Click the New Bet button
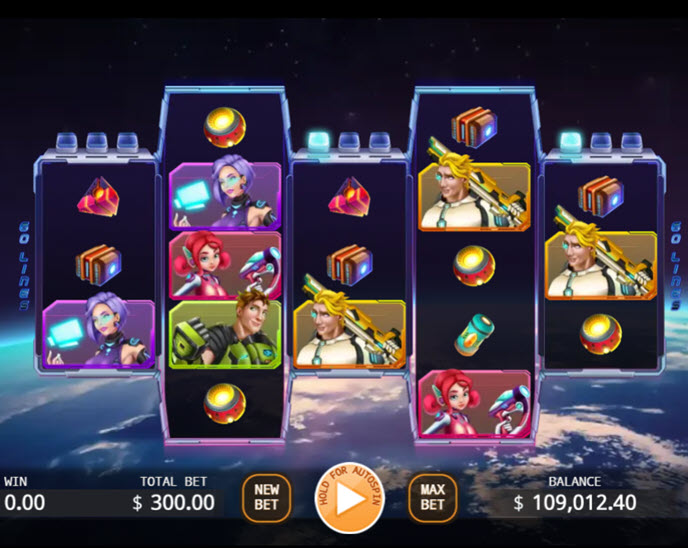 click(266, 497)
